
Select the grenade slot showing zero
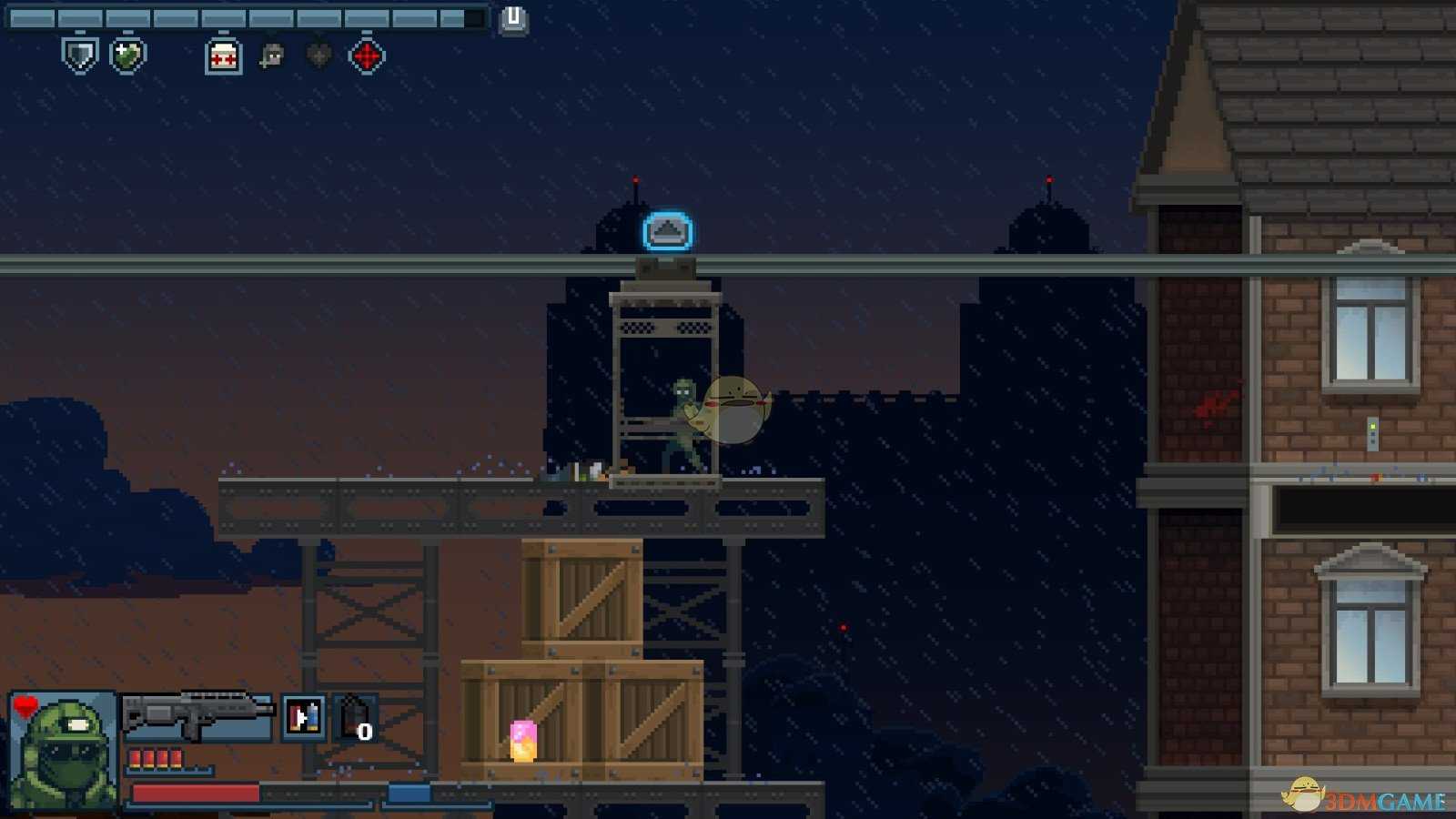[x=355, y=719]
